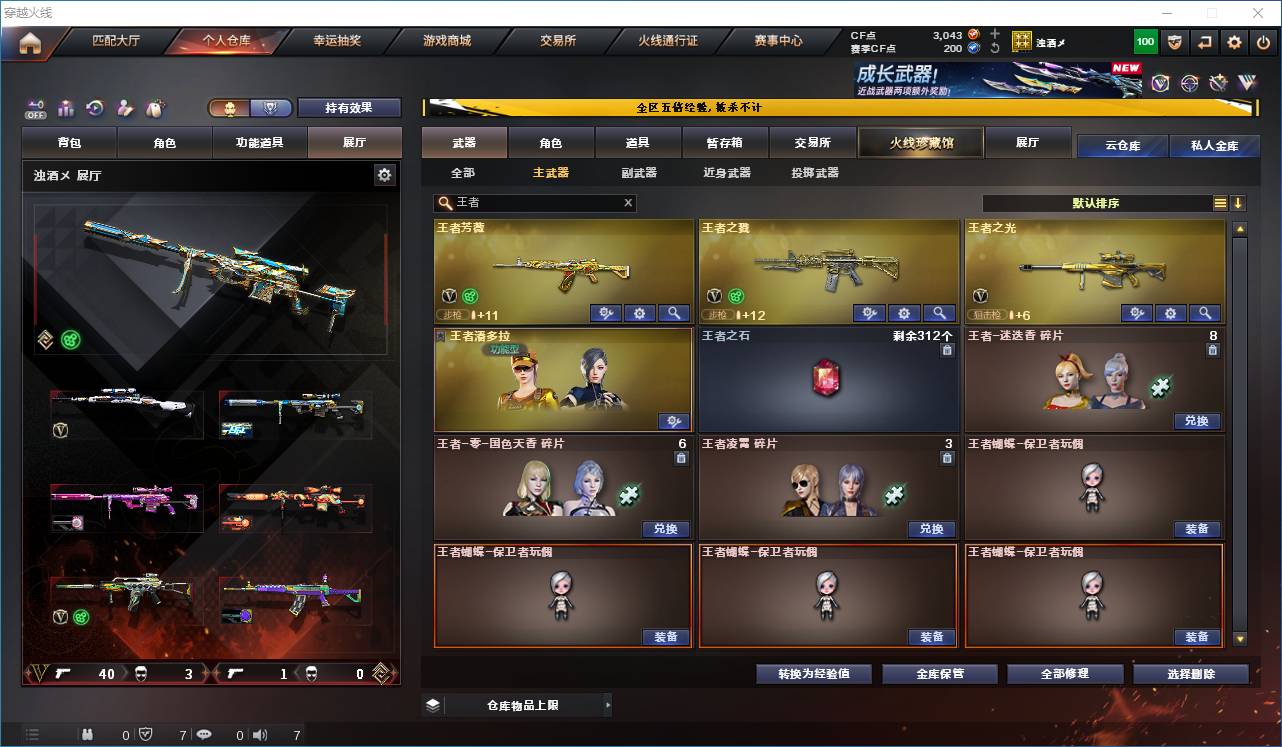Toggle the 持有效果 option
The image size is (1282, 747).
pos(349,107)
